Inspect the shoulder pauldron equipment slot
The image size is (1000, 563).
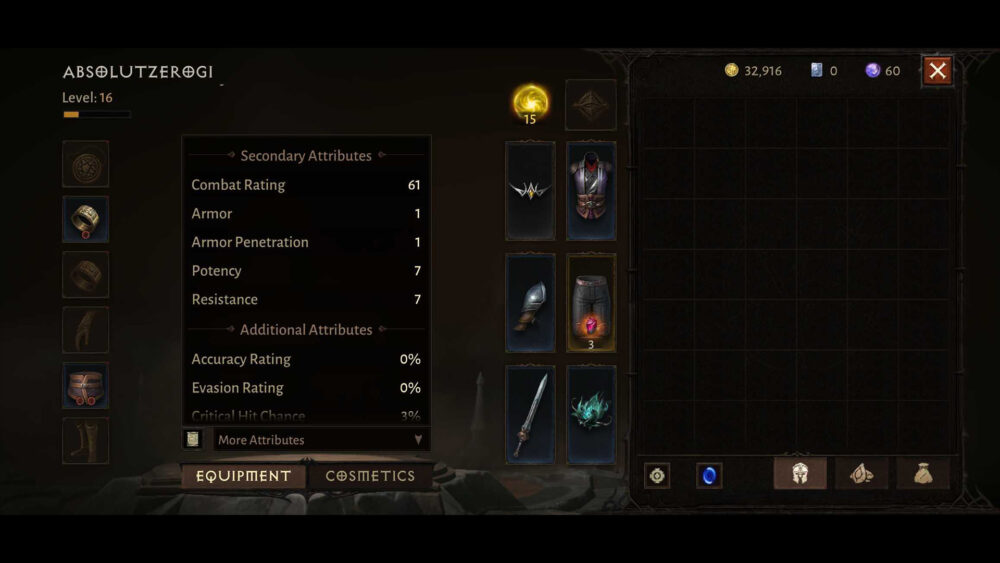point(530,302)
